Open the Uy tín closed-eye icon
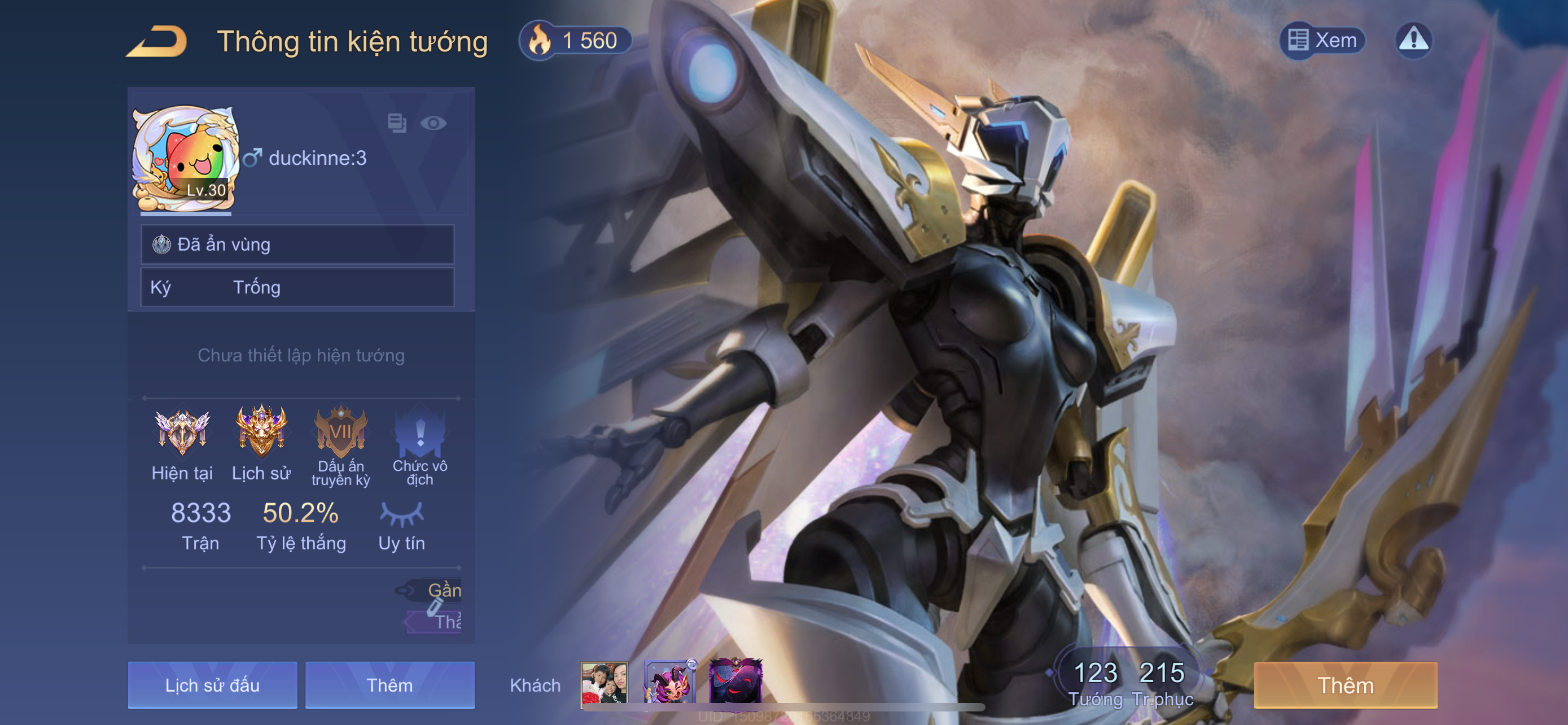The height and width of the screenshot is (725, 1568). tap(401, 514)
